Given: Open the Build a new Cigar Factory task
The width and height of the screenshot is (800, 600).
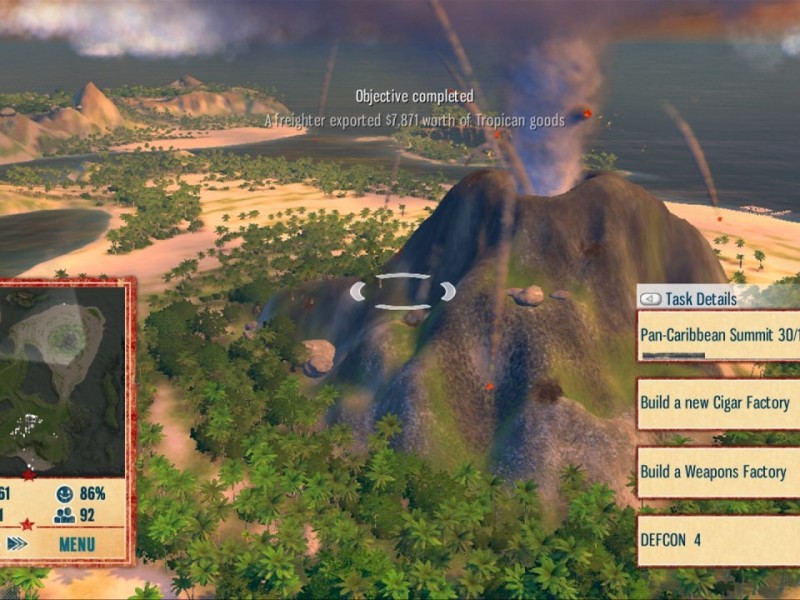Looking at the screenshot, I should (718, 403).
